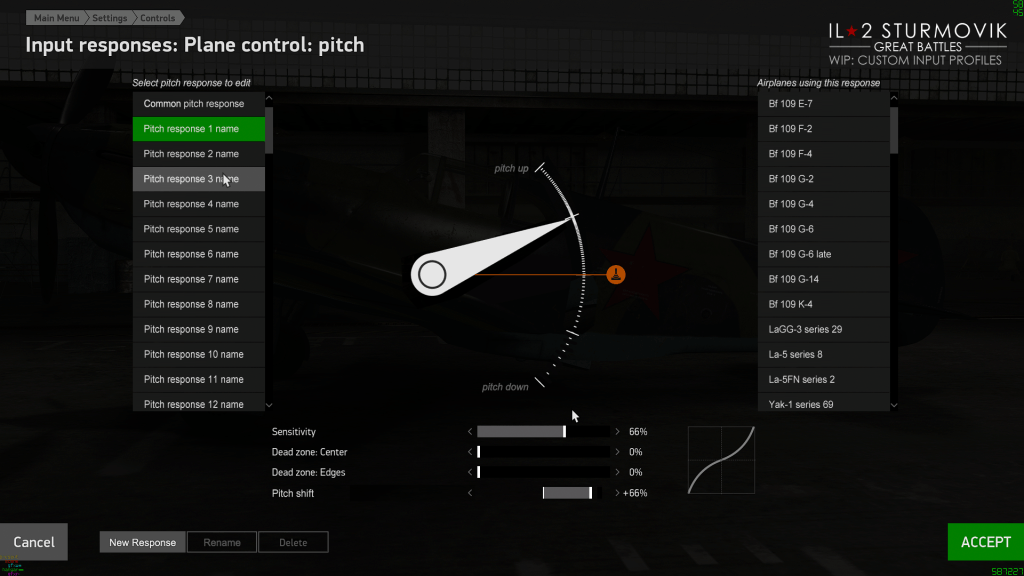Select Bf 109 G-6 late airplane
This screenshot has height=576, width=1024.
click(823, 254)
